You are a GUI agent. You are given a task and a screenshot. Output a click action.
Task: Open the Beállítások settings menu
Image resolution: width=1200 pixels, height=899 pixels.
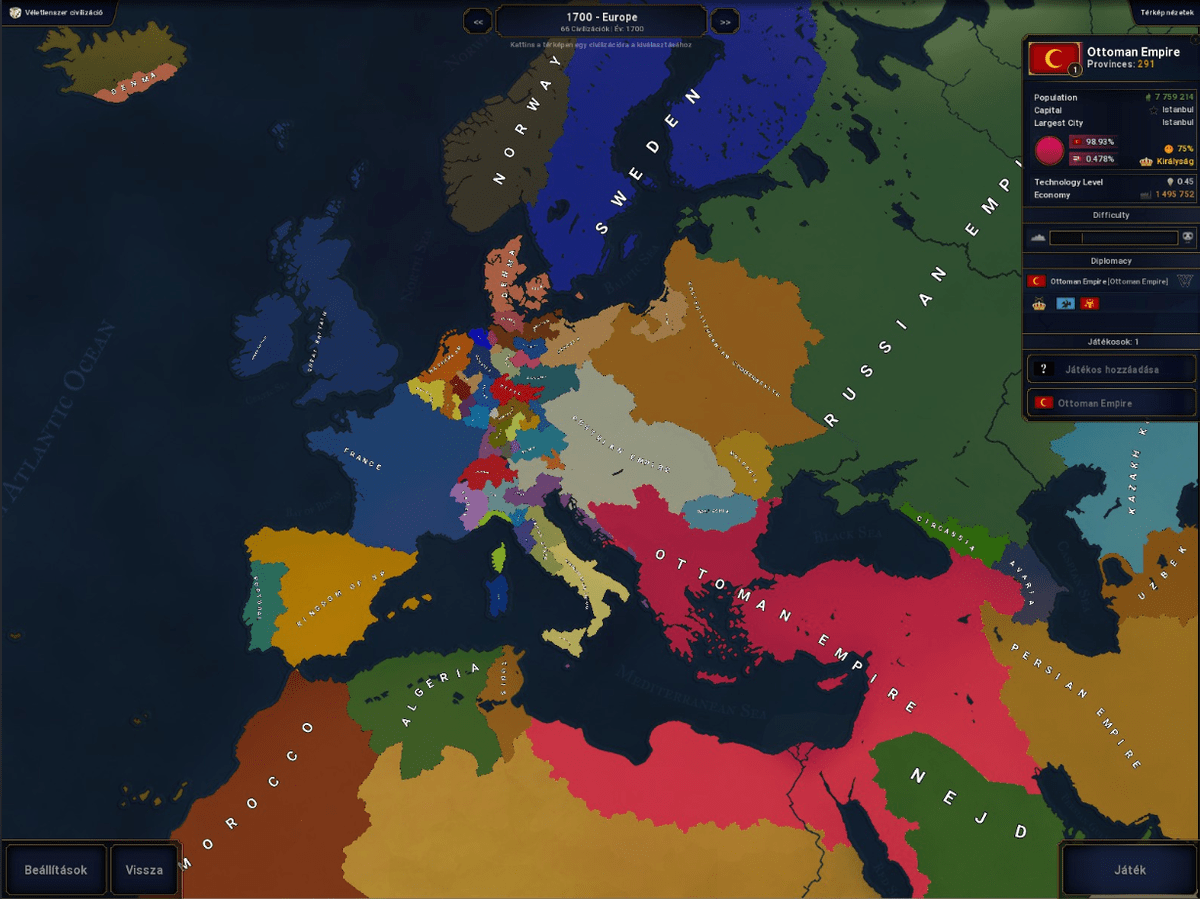tap(56, 869)
